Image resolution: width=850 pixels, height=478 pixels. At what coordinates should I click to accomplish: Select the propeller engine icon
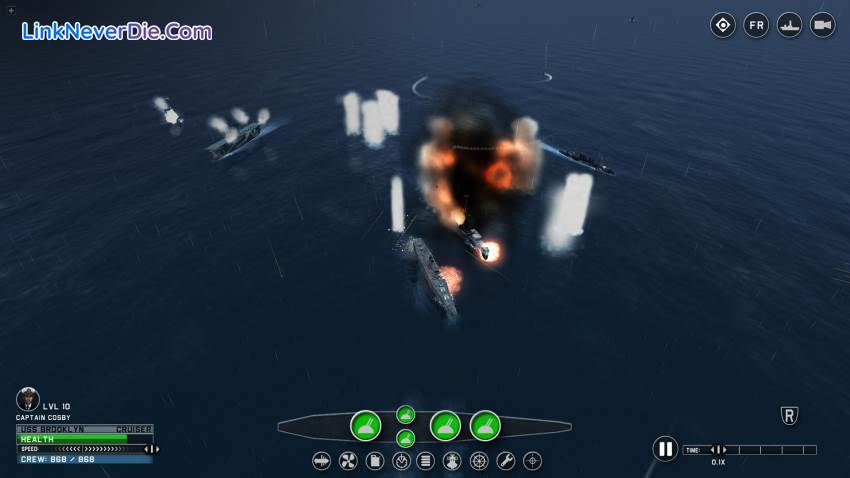click(x=348, y=461)
